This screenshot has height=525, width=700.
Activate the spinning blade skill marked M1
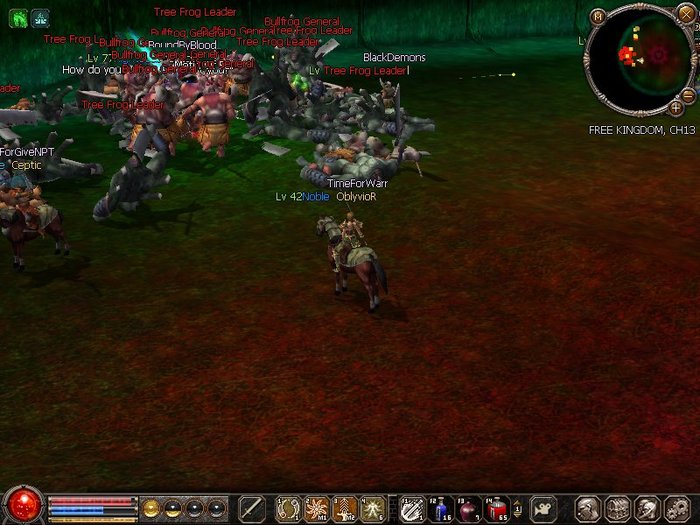pos(317,508)
